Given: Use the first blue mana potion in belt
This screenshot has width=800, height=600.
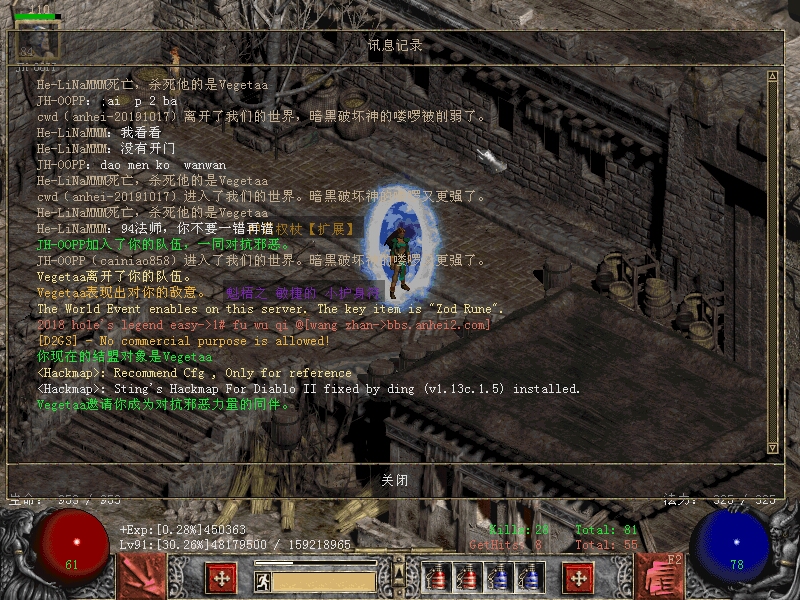Looking at the screenshot, I should [497, 578].
